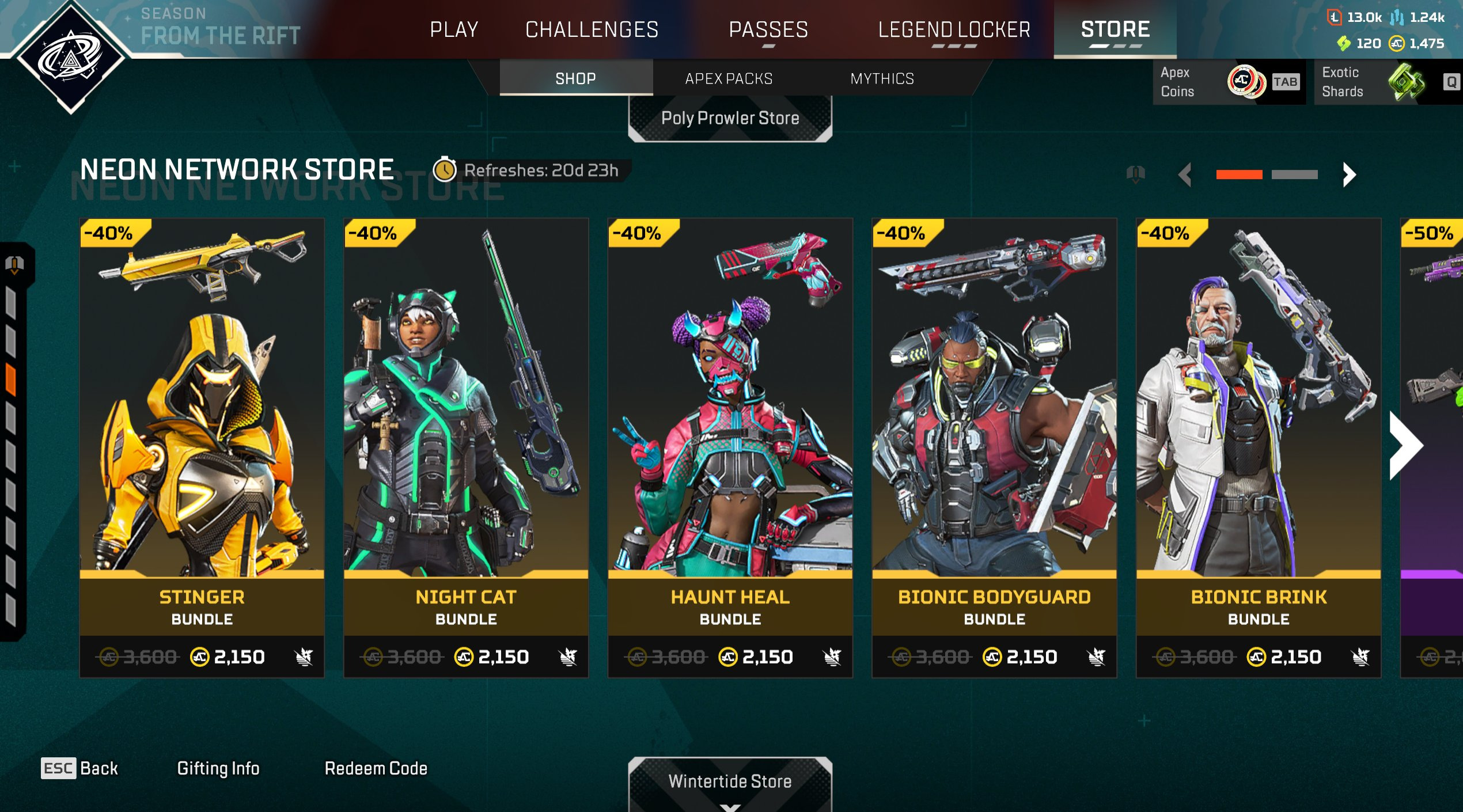The width and height of the screenshot is (1463, 812).
Task: Buy Apex Coins
Action: click(1229, 82)
